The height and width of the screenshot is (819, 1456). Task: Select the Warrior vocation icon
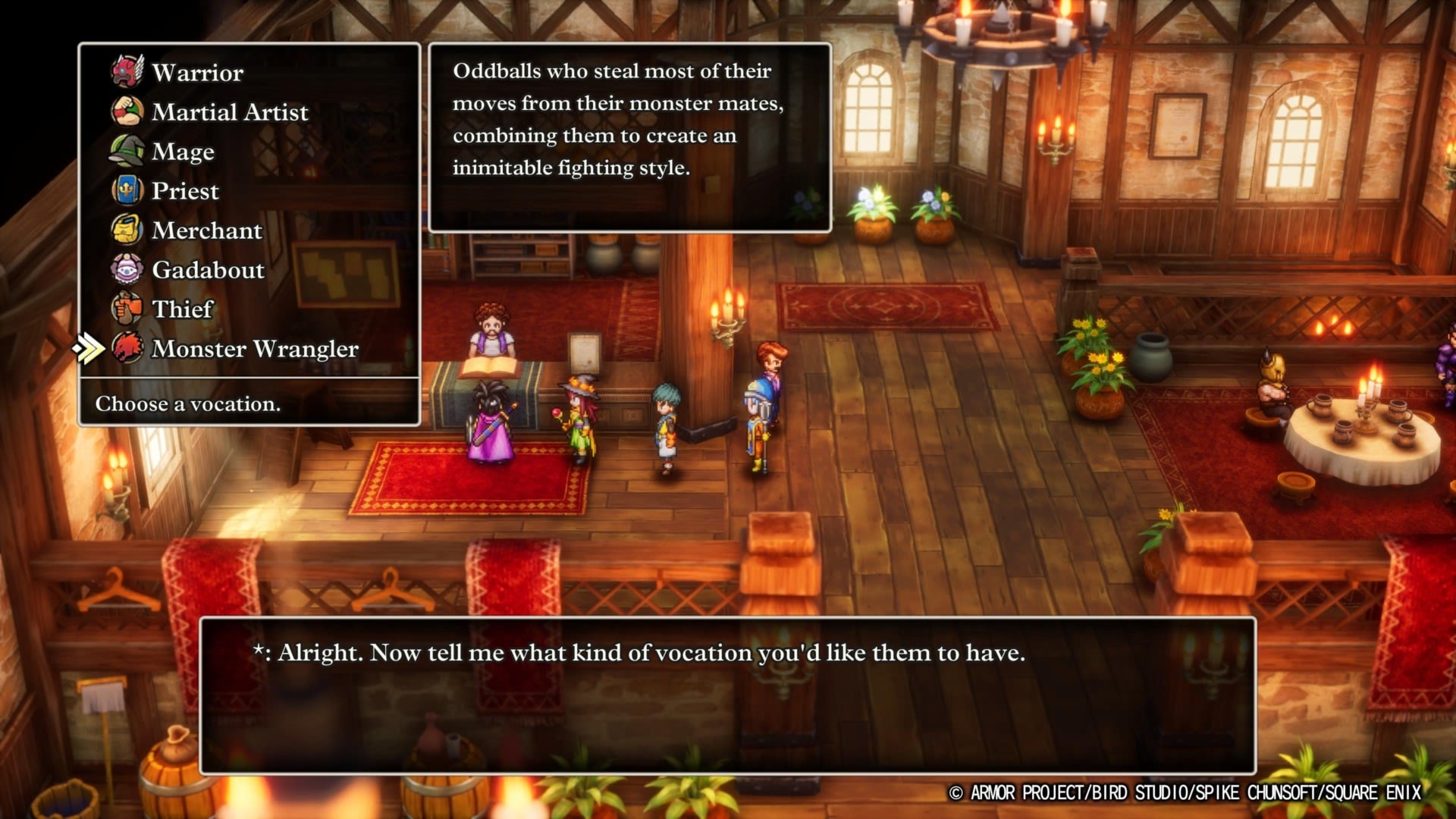127,72
